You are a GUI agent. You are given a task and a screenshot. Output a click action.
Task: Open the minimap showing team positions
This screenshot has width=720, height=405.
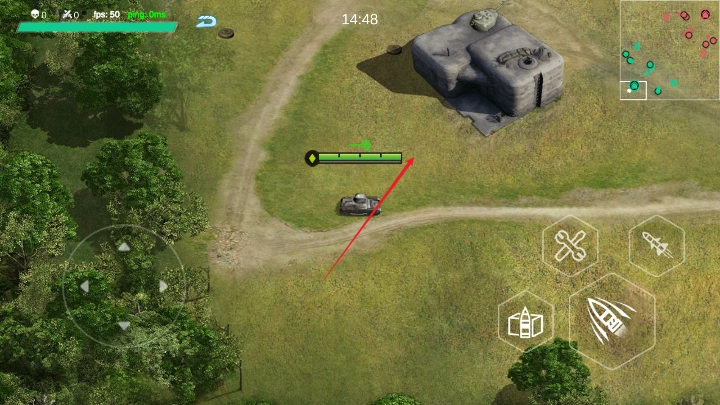(669, 50)
